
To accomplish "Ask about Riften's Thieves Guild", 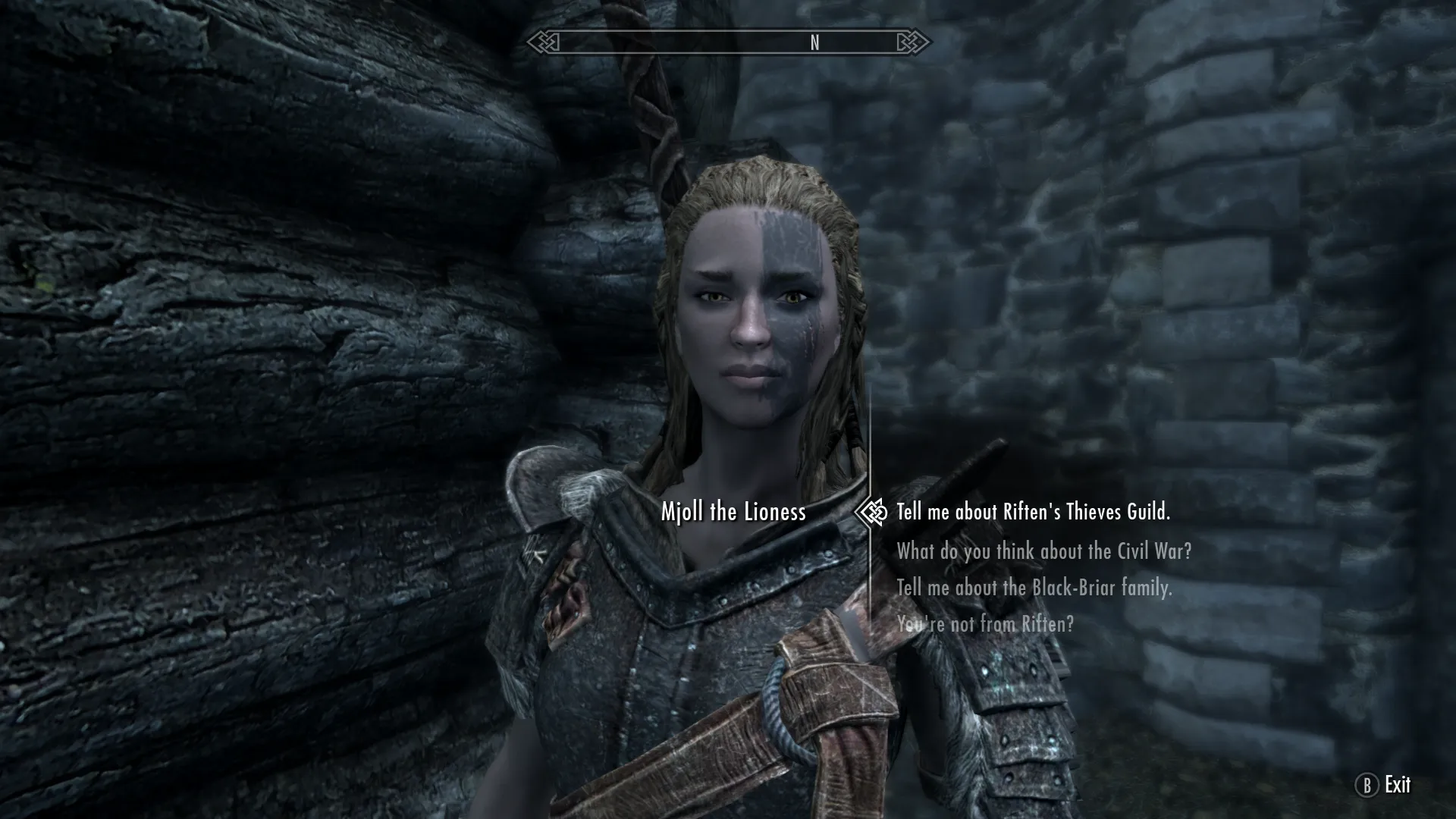I will 1033,513.
